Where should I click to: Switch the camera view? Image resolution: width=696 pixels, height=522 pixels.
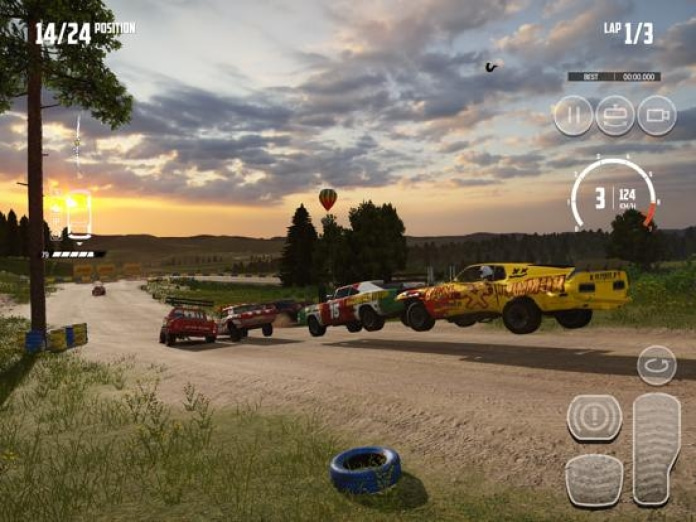[657, 115]
